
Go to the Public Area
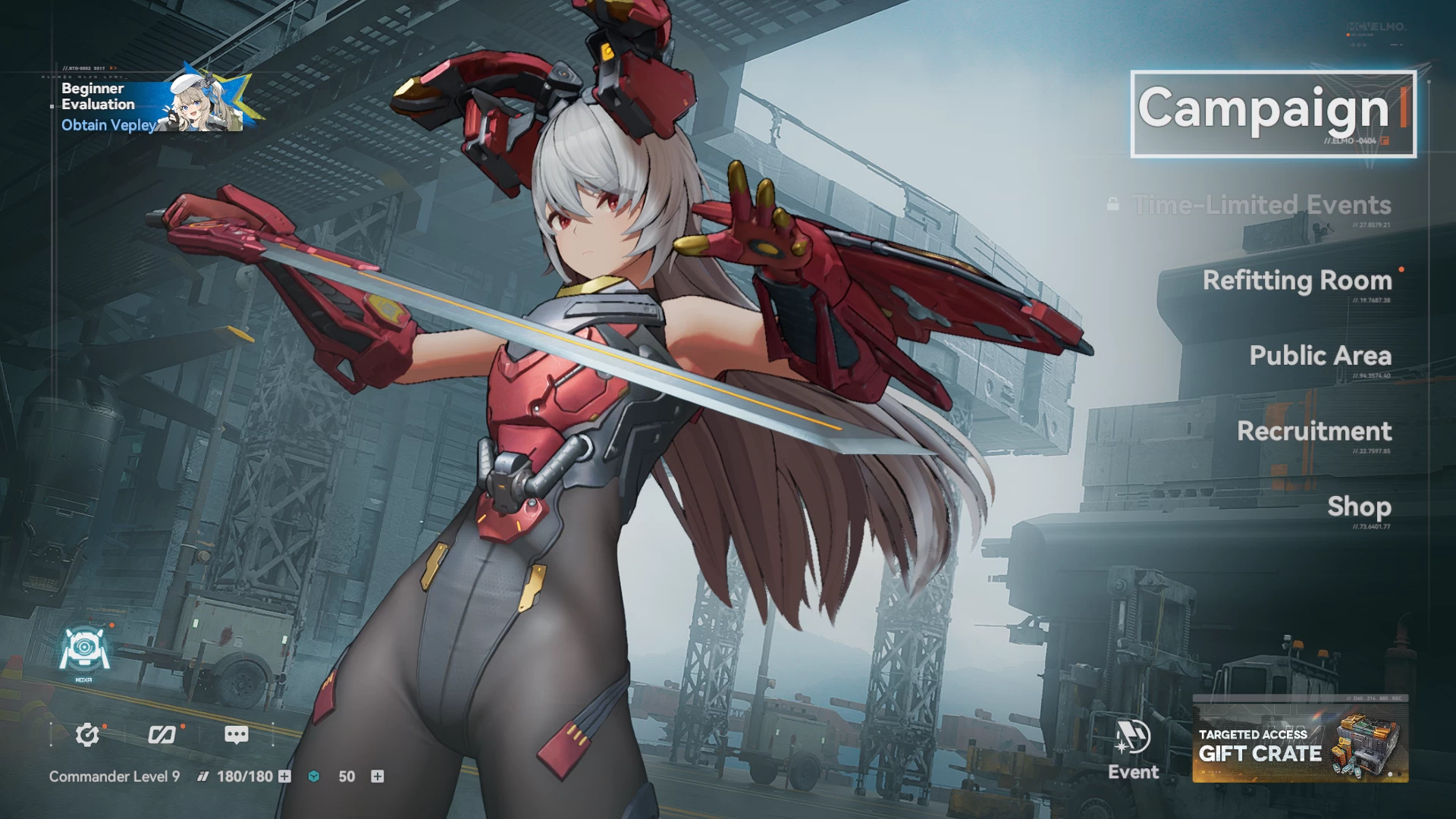(1319, 356)
